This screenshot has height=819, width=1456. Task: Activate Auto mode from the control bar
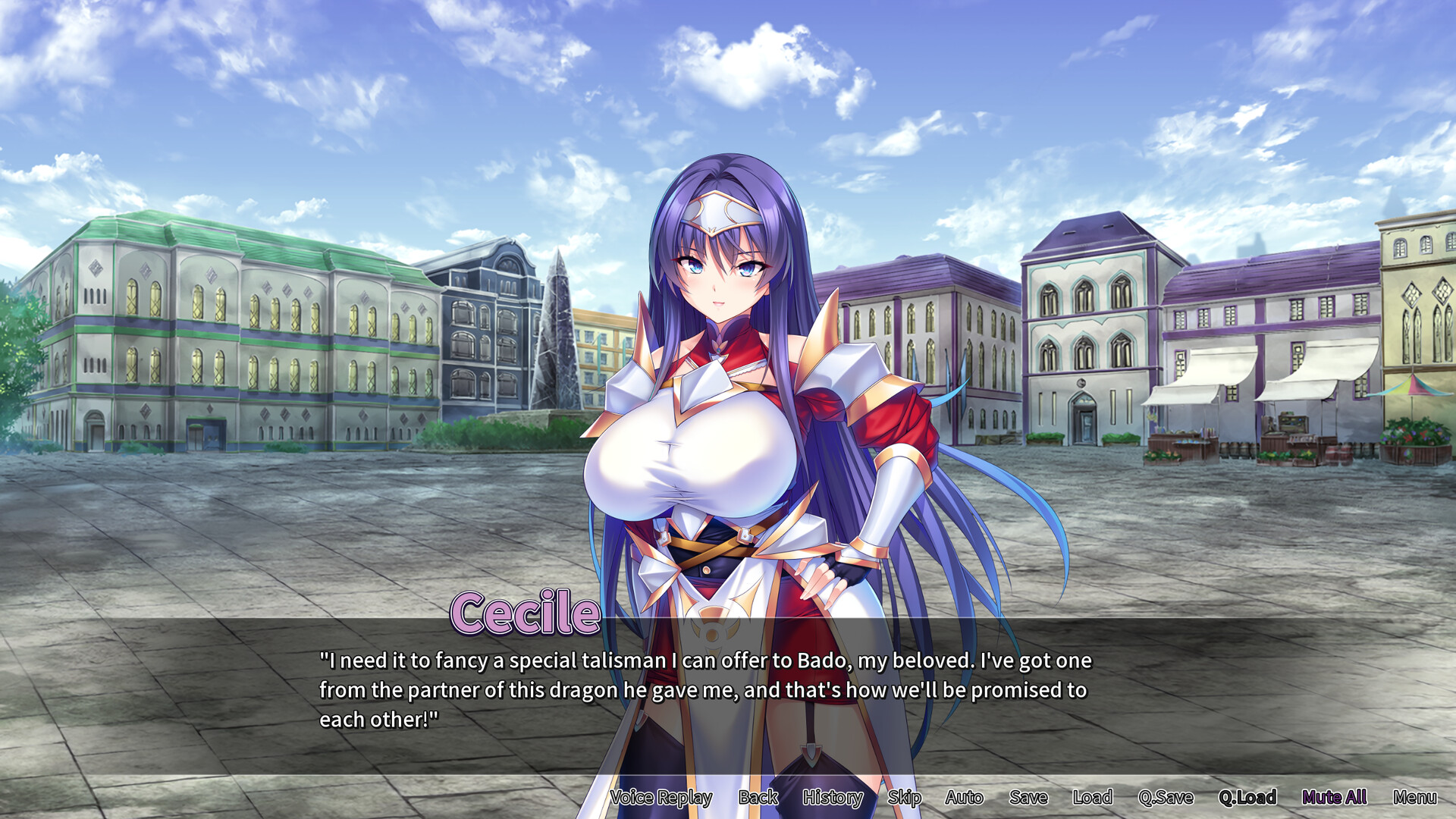pyautogui.click(x=965, y=798)
